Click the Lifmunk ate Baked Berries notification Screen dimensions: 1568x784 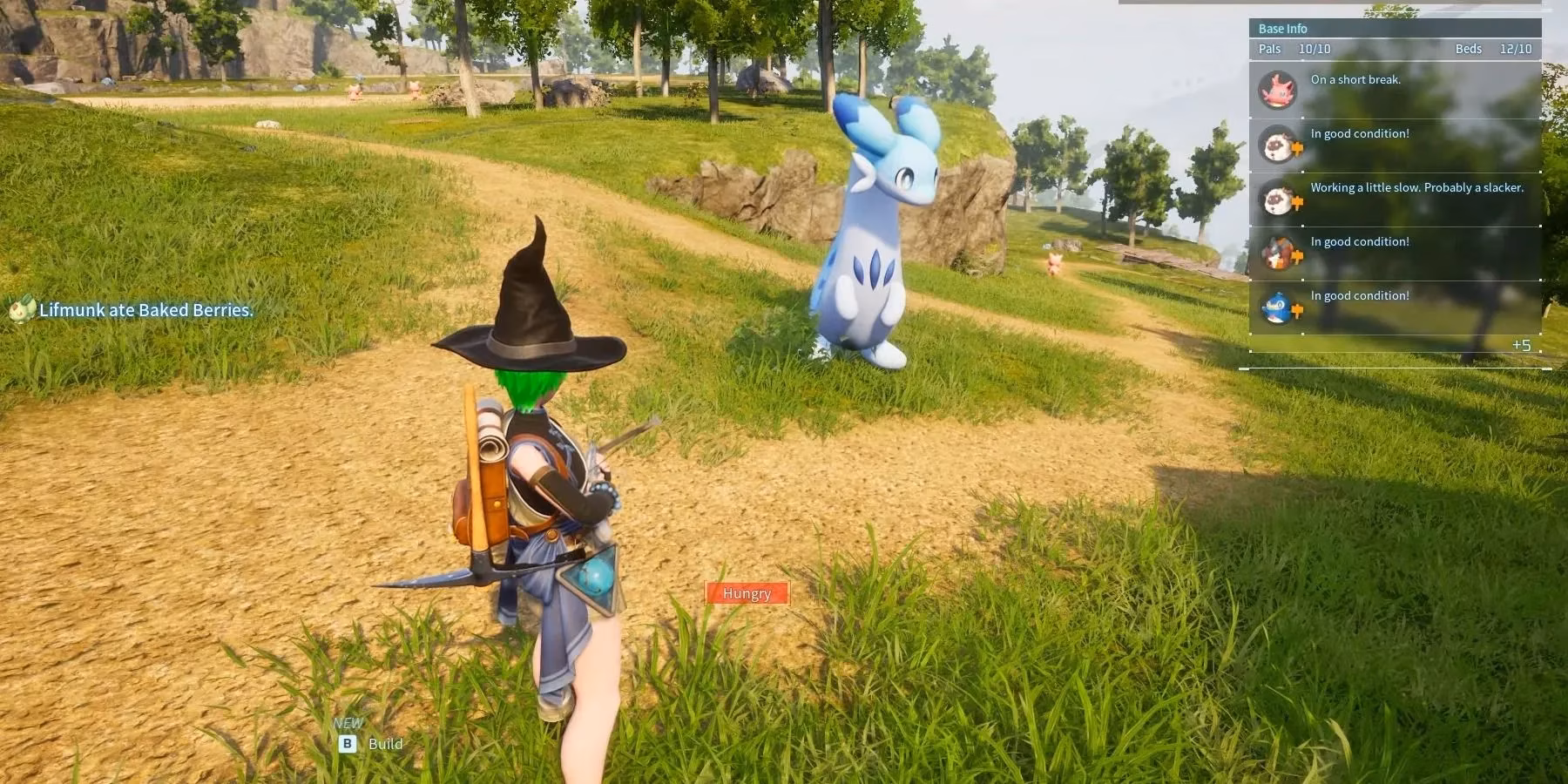(x=145, y=310)
